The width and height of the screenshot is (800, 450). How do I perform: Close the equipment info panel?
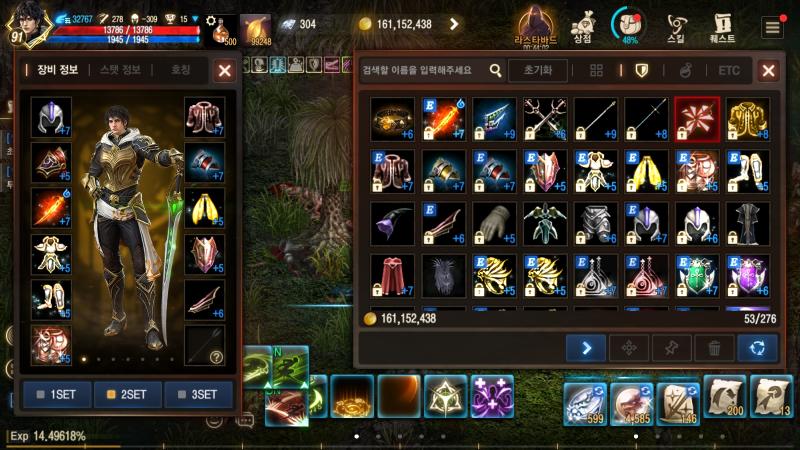[225, 70]
